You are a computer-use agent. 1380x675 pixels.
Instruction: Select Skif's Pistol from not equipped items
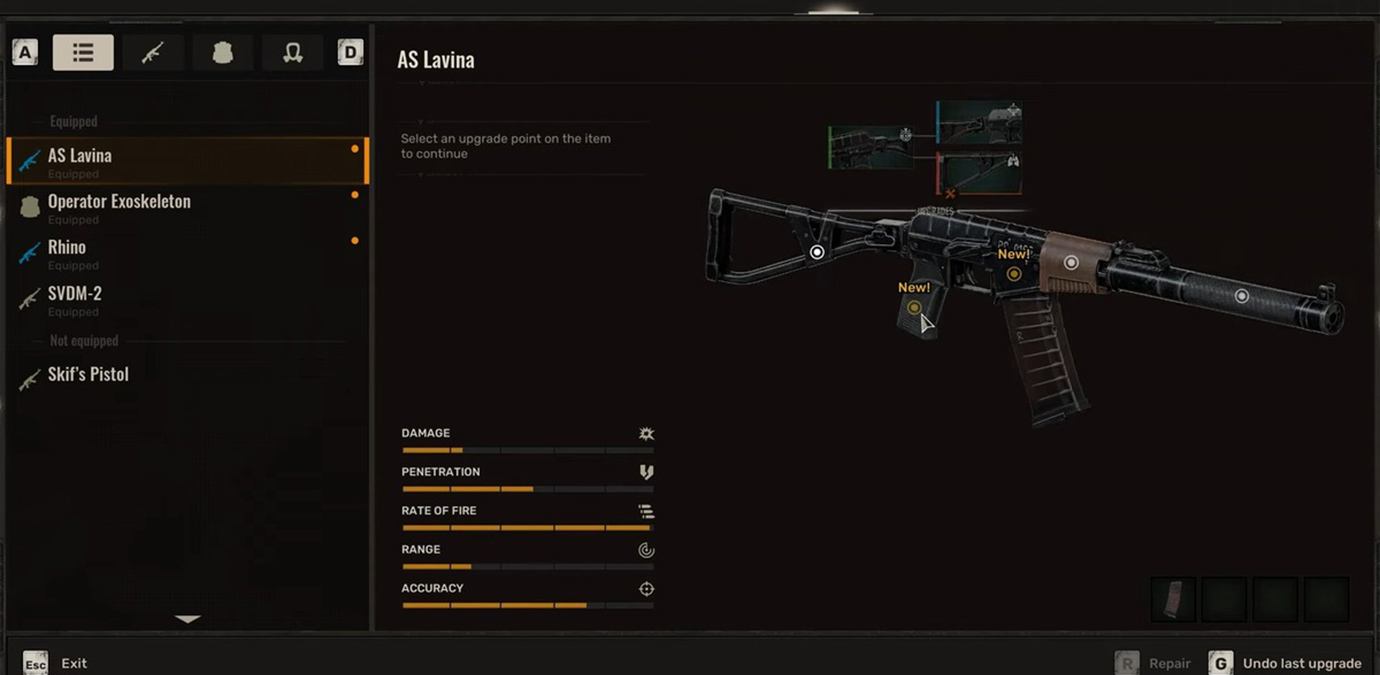point(187,375)
